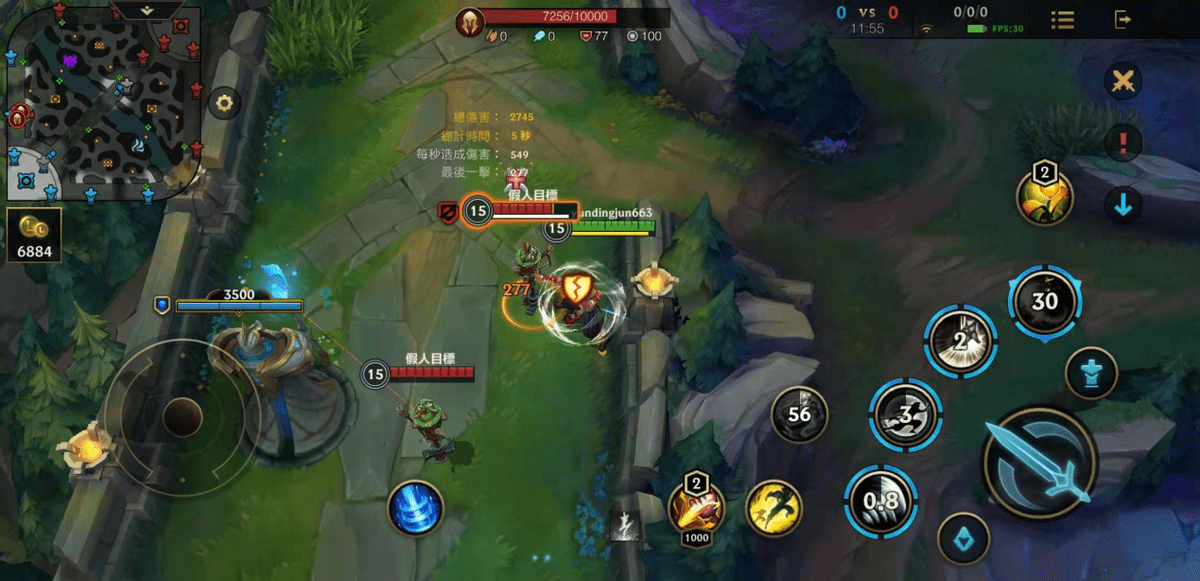Activate the blue recall button
Screen dimensions: 1200x581
415,506
